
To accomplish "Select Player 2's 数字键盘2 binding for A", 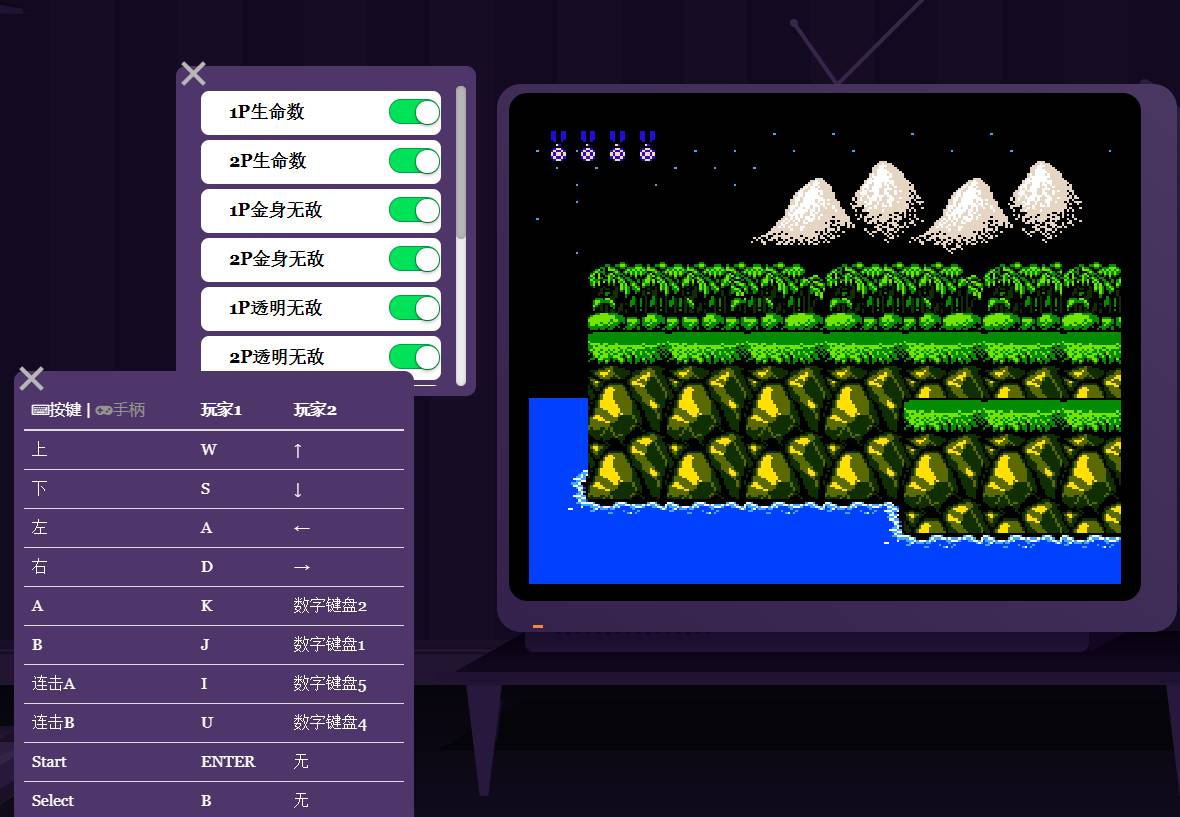I will click(330, 606).
